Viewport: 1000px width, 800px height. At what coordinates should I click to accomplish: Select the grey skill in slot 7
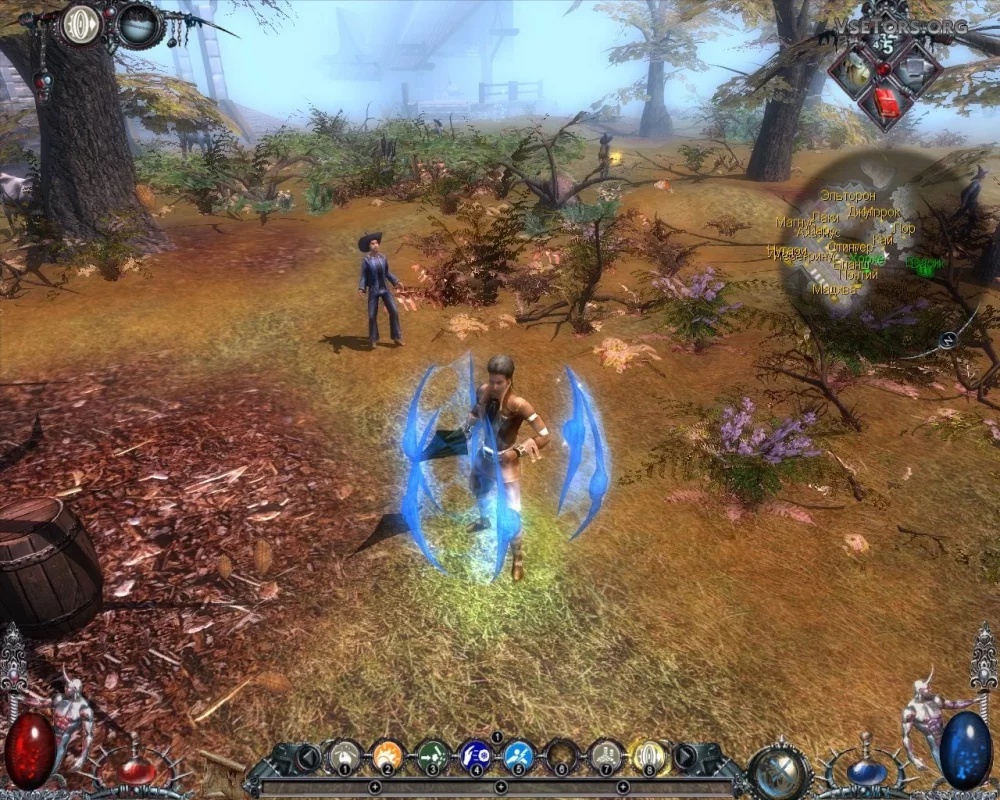pos(605,755)
